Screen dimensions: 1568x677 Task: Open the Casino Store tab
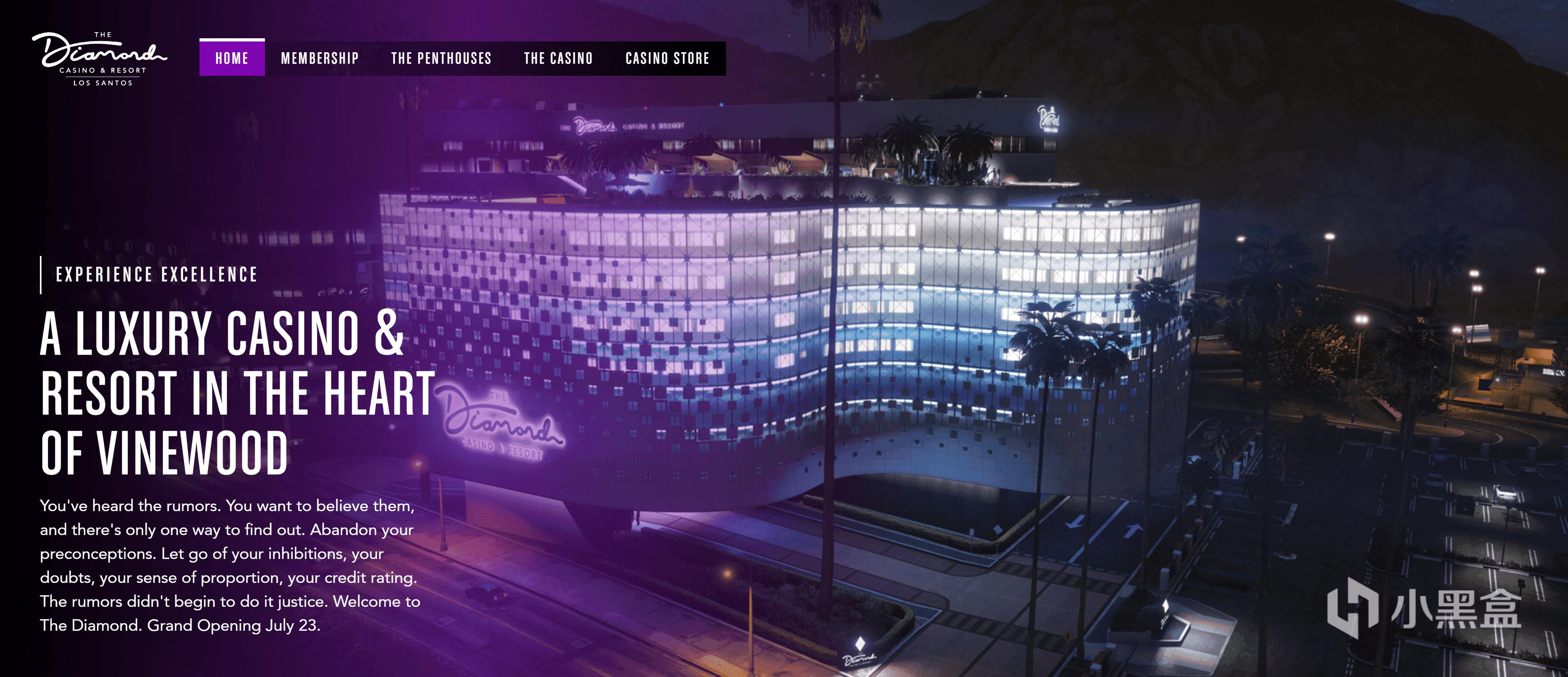667,58
